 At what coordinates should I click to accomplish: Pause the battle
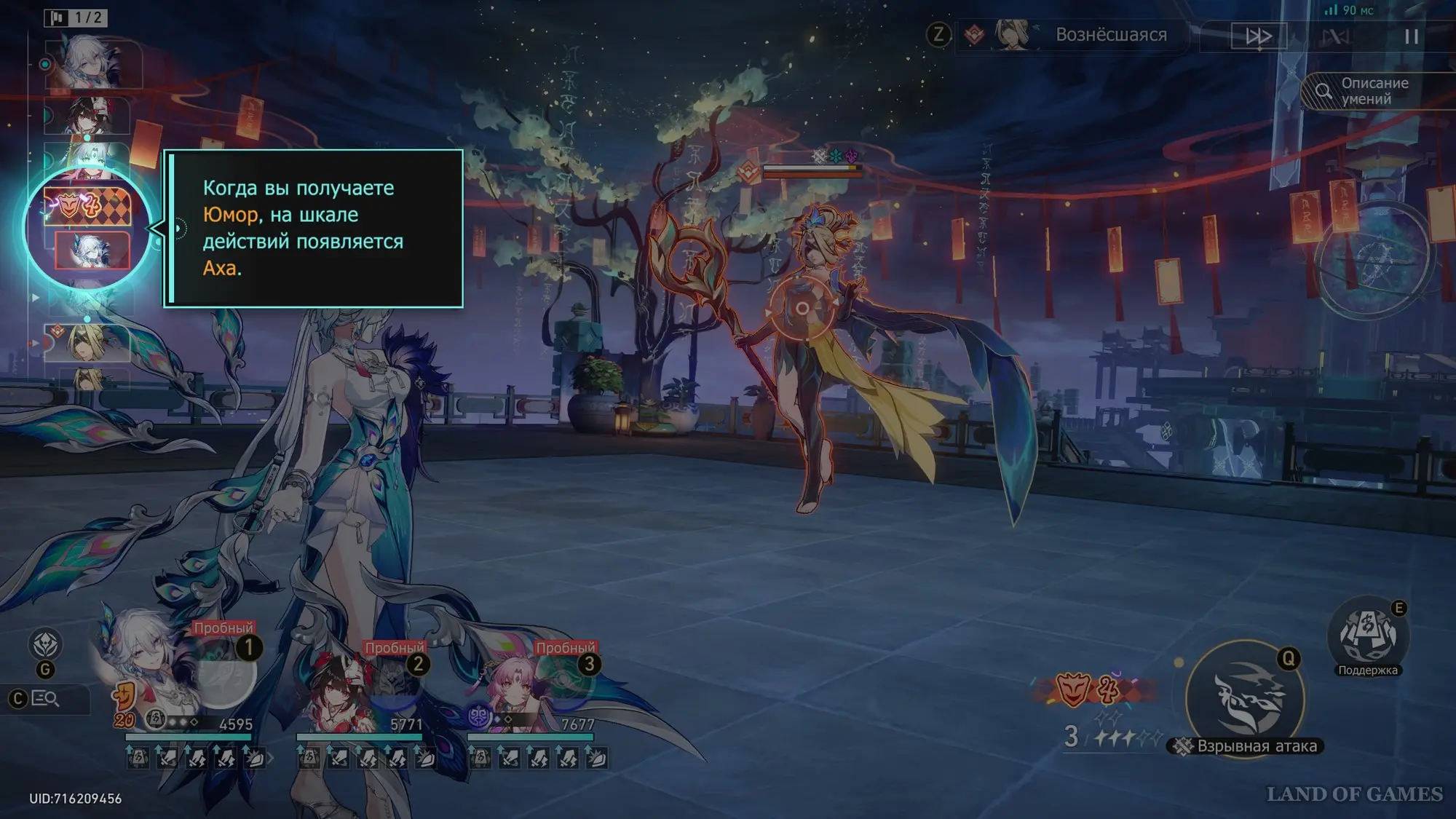(1411, 36)
